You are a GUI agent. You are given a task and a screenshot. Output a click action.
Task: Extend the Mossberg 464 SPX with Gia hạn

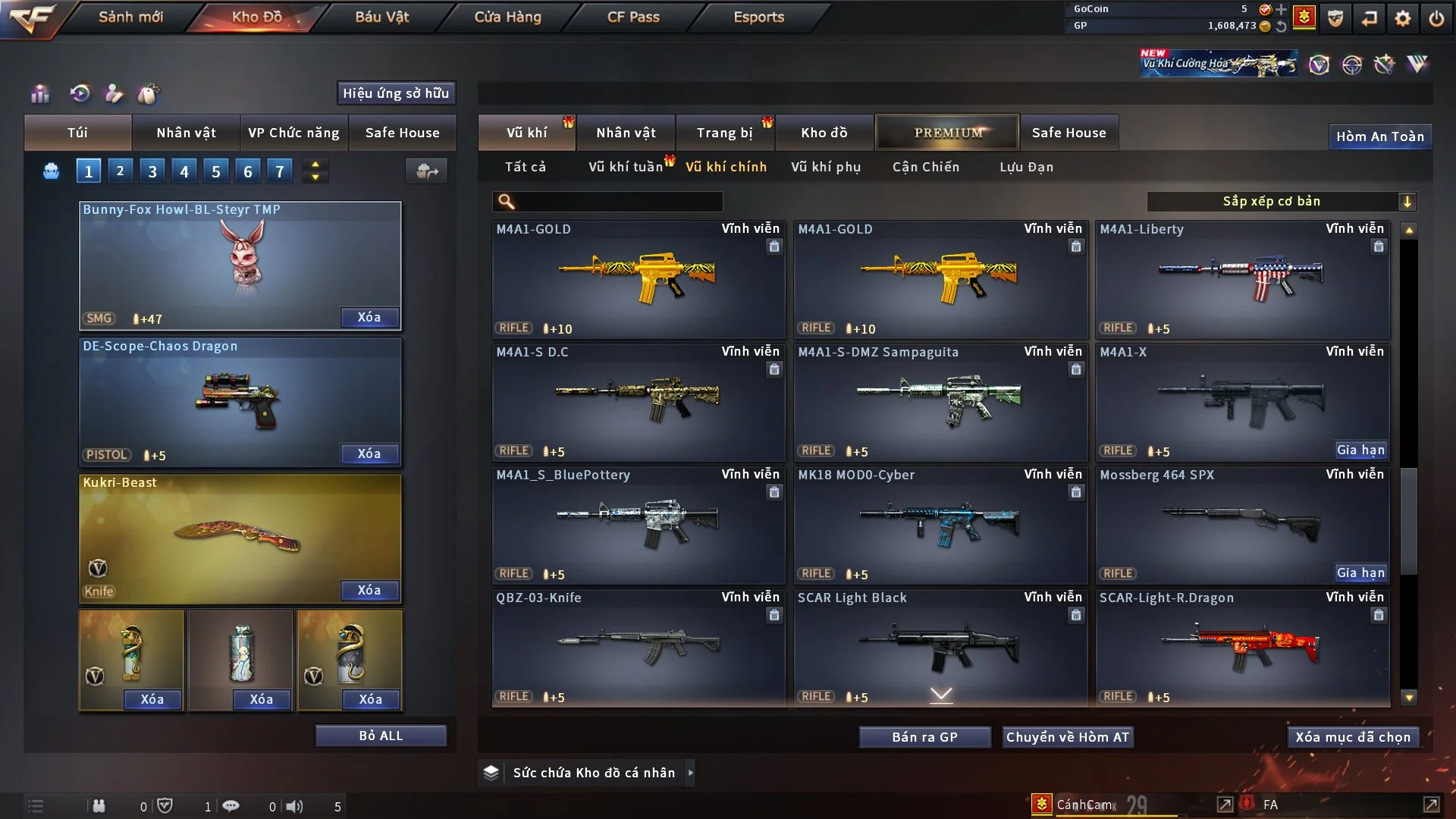point(1360,573)
